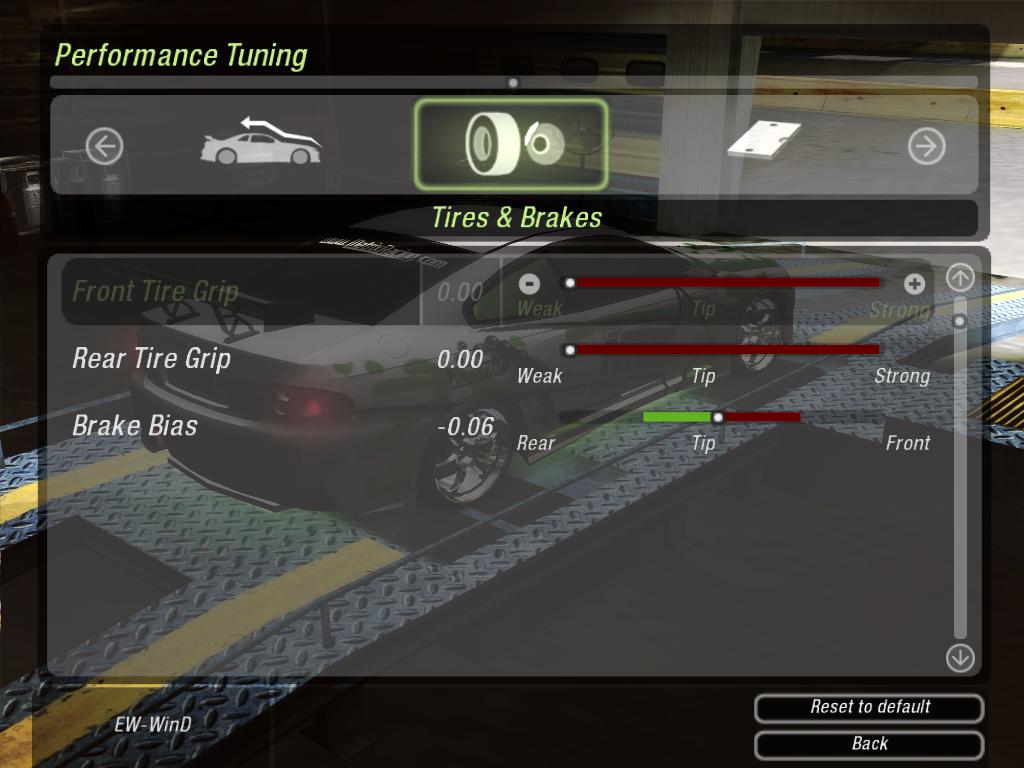The height and width of the screenshot is (768, 1024).
Task: Increase Front Tire Grip with plus button
Action: (x=914, y=284)
